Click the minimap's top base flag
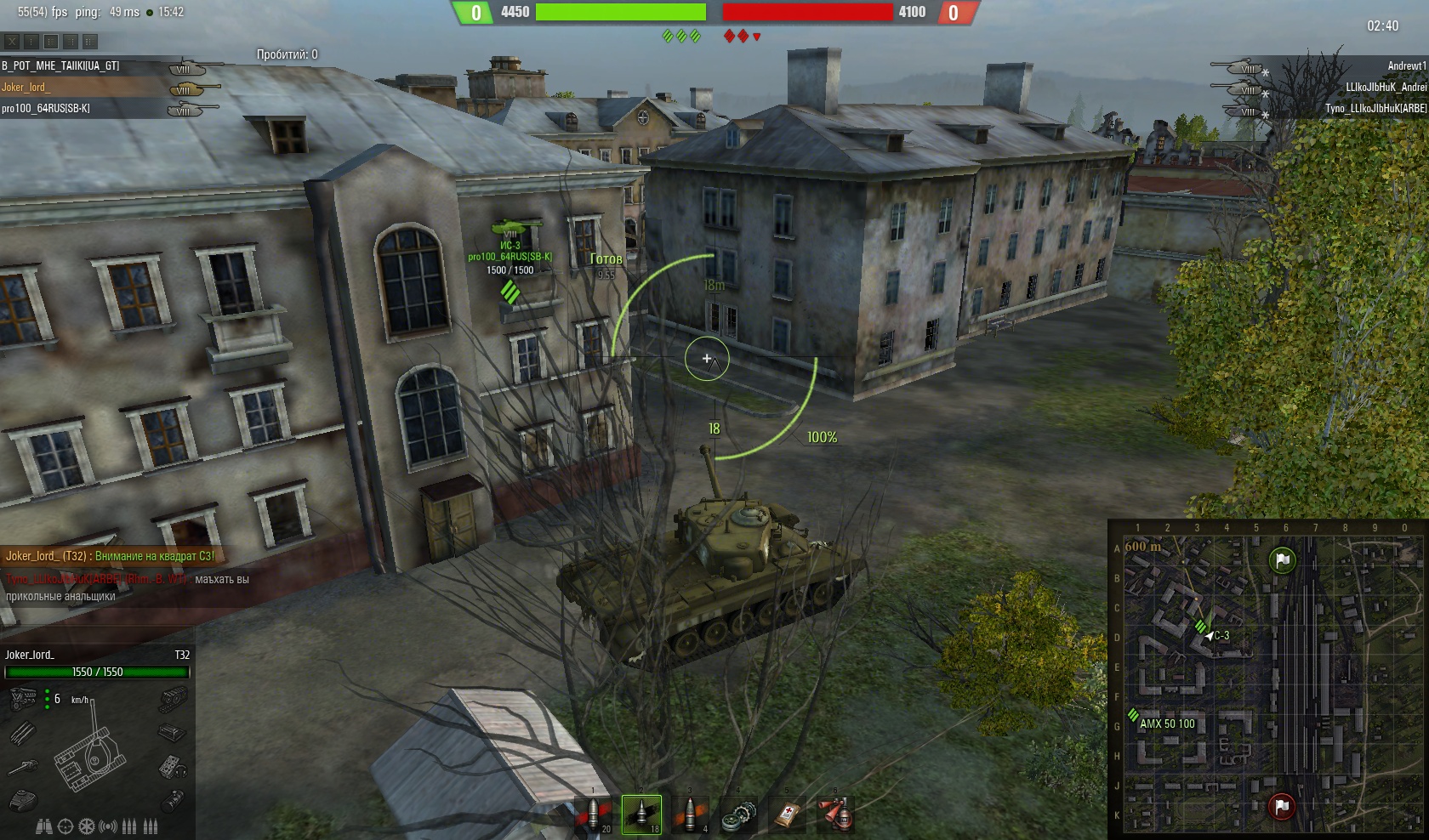This screenshot has height=840, width=1429. 1283,559
